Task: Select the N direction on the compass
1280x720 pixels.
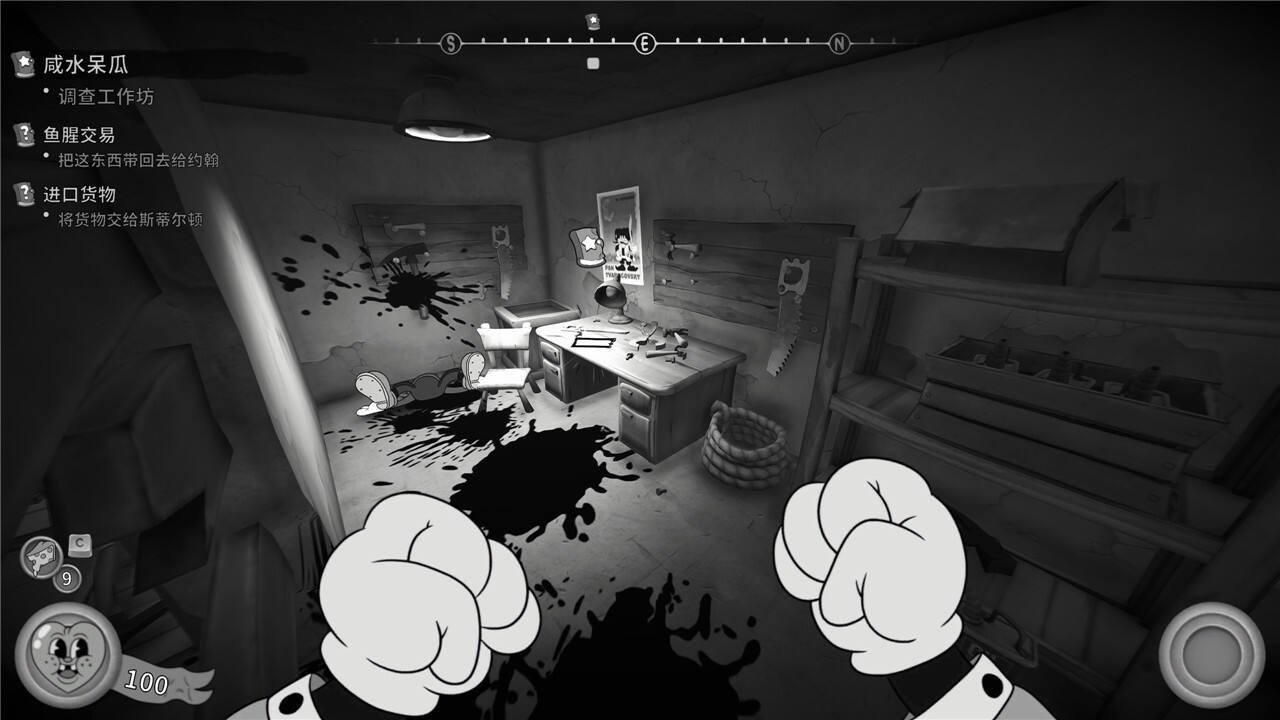Action: click(x=839, y=43)
